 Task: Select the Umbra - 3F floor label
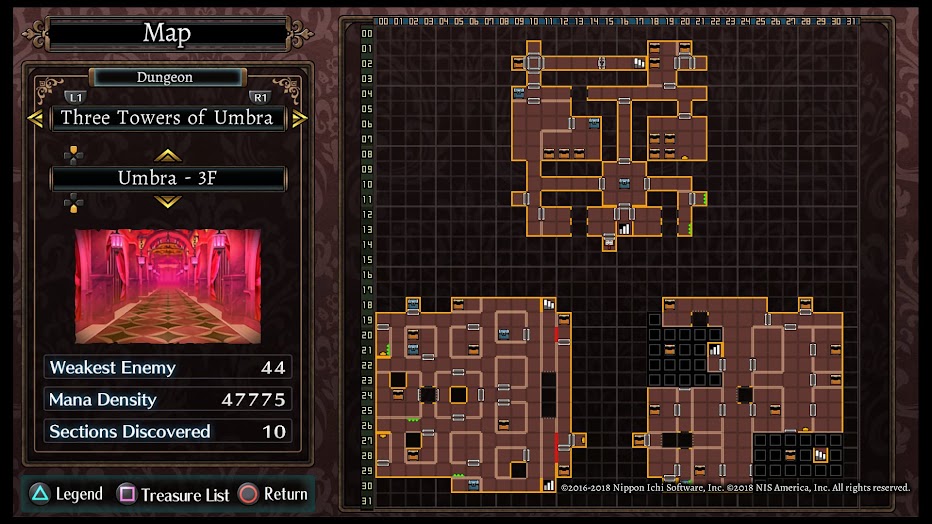pyautogui.click(x=167, y=179)
